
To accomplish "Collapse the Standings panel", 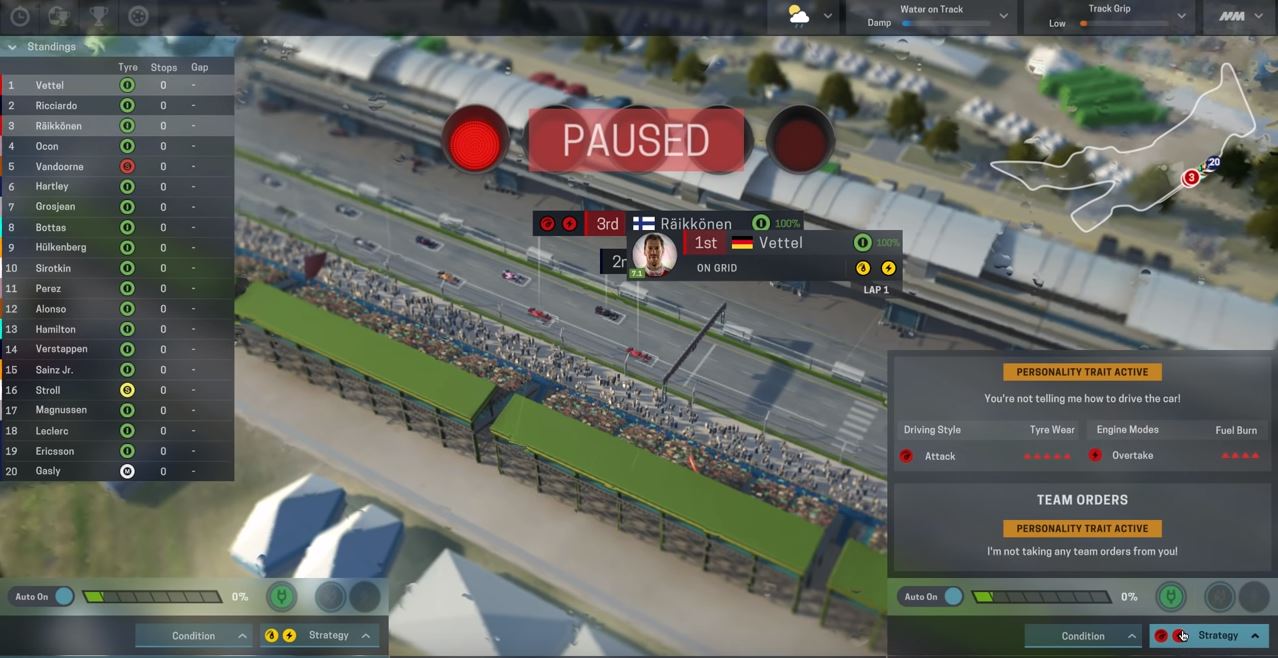I will point(12,47).
